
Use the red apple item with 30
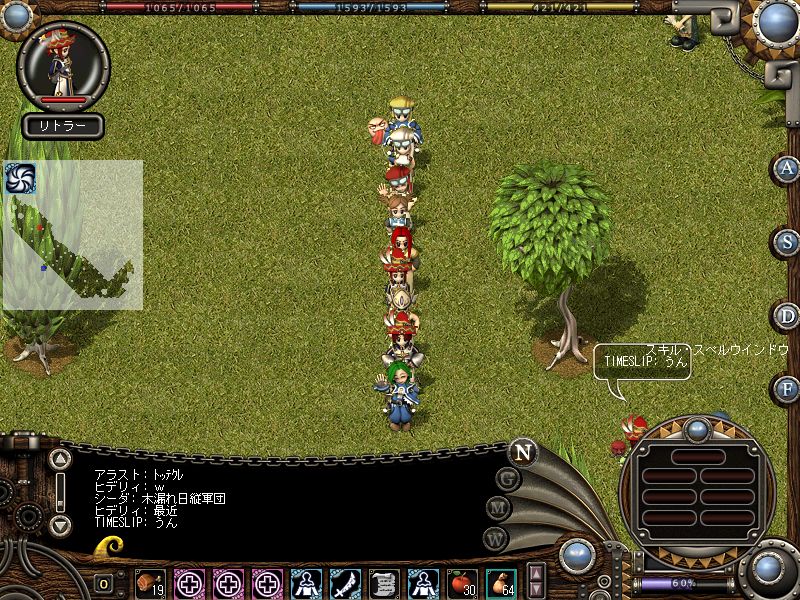461,582
